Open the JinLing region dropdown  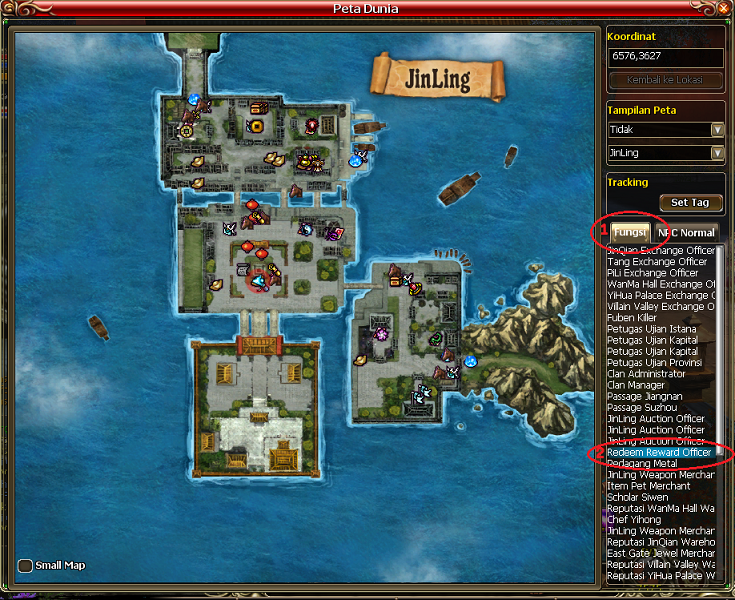click(717, 153)
